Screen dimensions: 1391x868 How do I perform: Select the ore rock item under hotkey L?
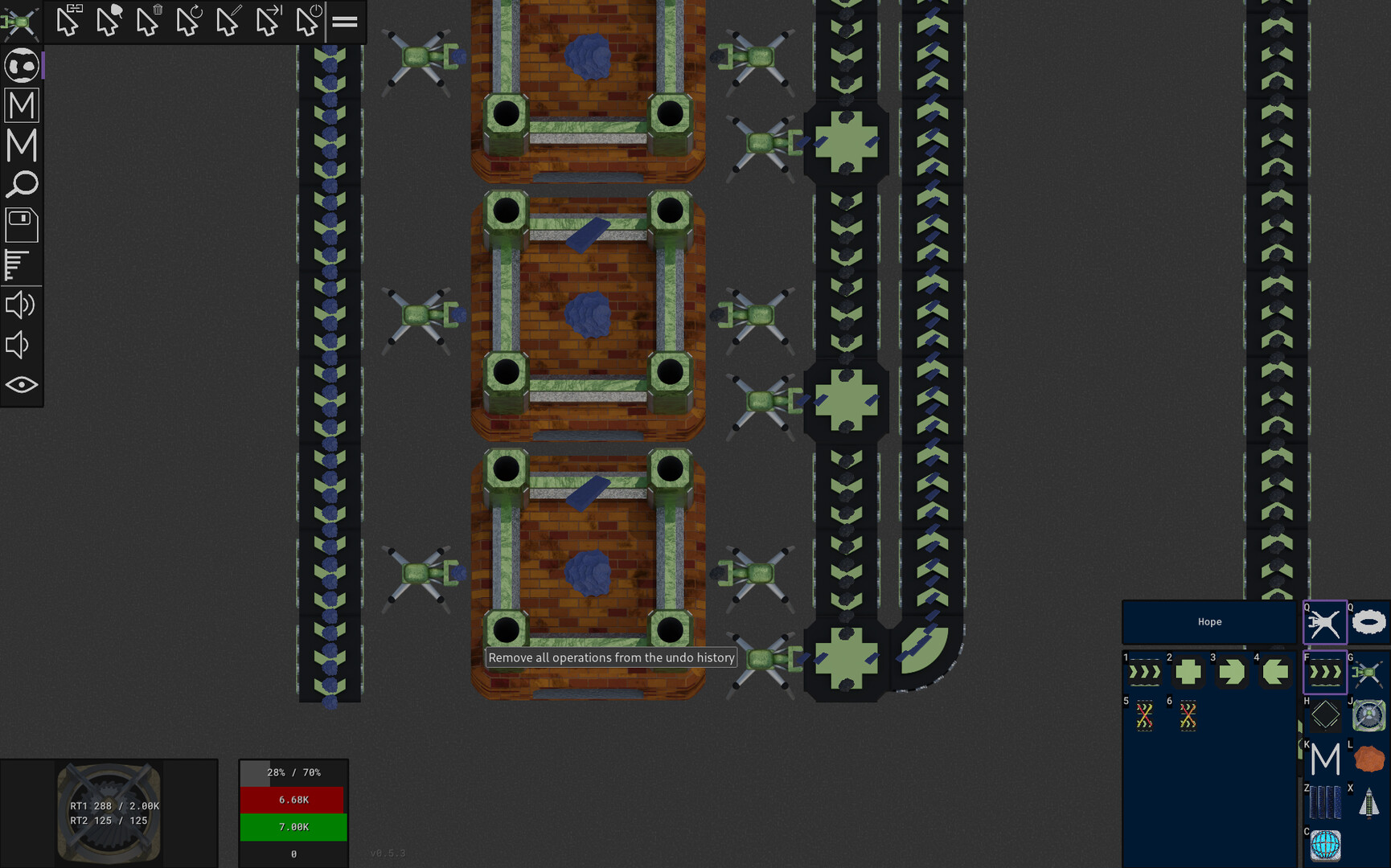pos(1371,756)
